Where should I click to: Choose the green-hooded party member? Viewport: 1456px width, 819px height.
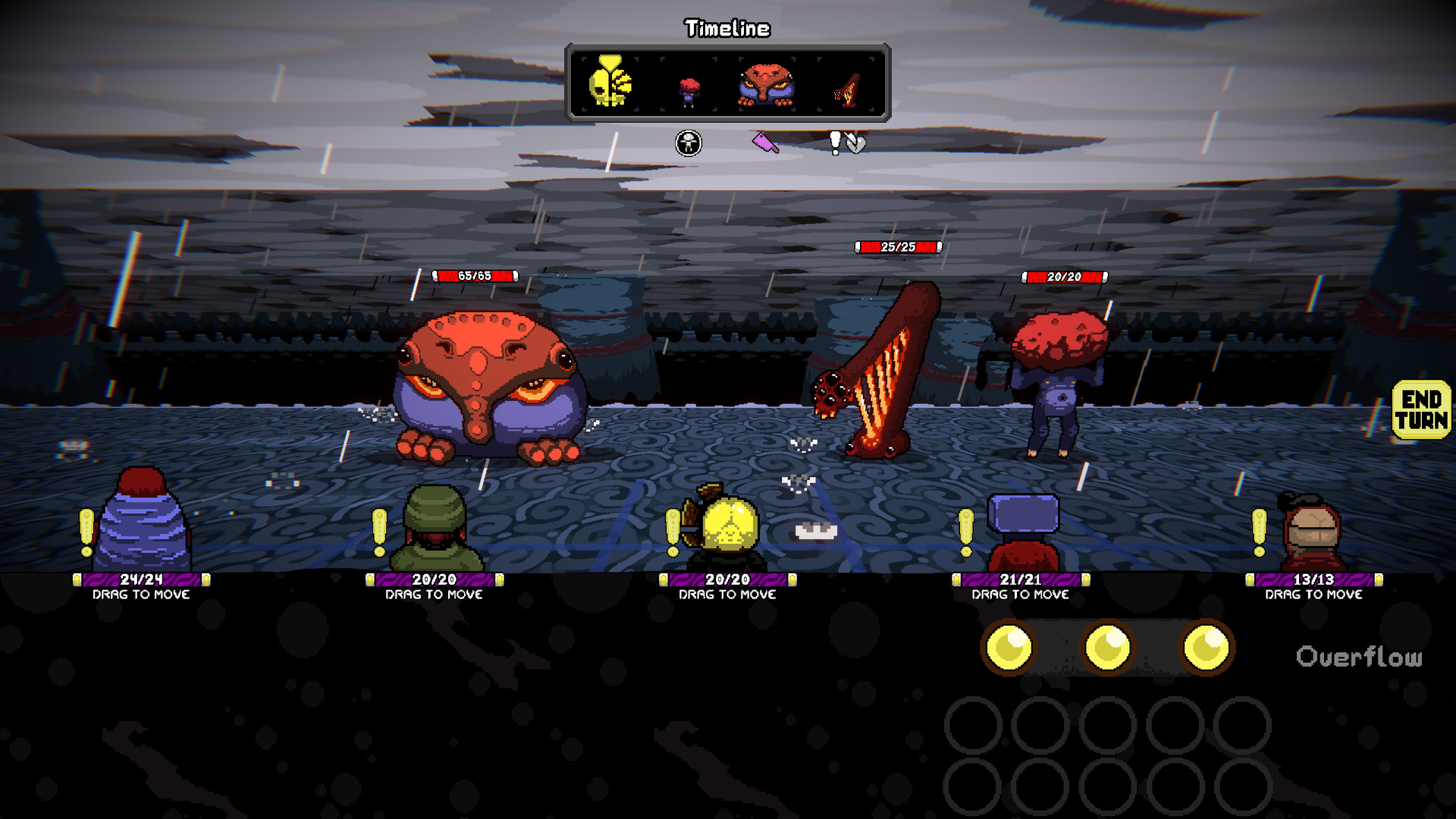coord(435,529)
